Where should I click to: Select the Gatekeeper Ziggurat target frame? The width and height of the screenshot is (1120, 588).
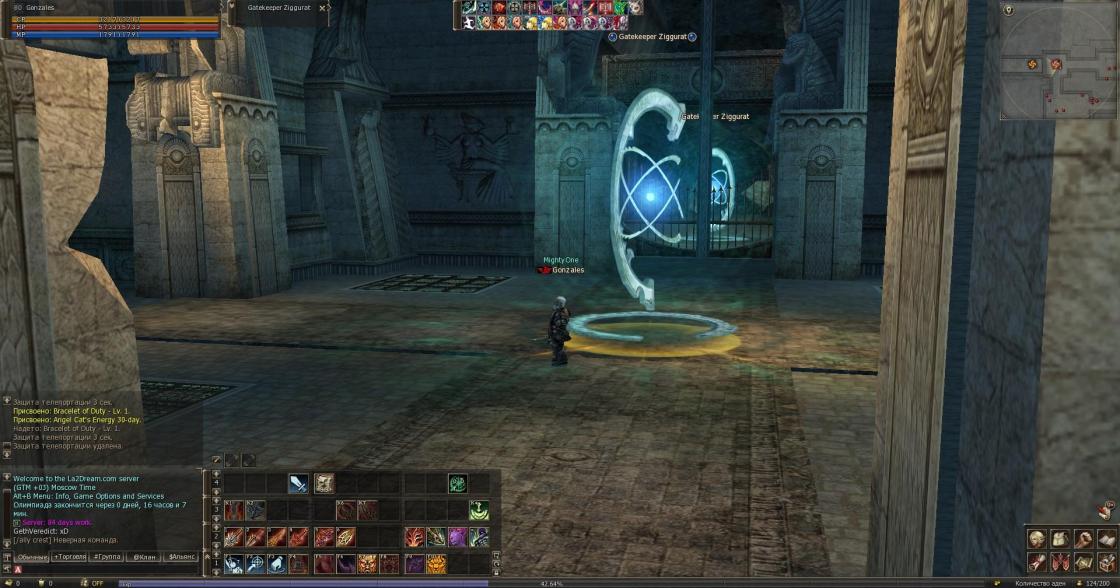tap(282, 7)
